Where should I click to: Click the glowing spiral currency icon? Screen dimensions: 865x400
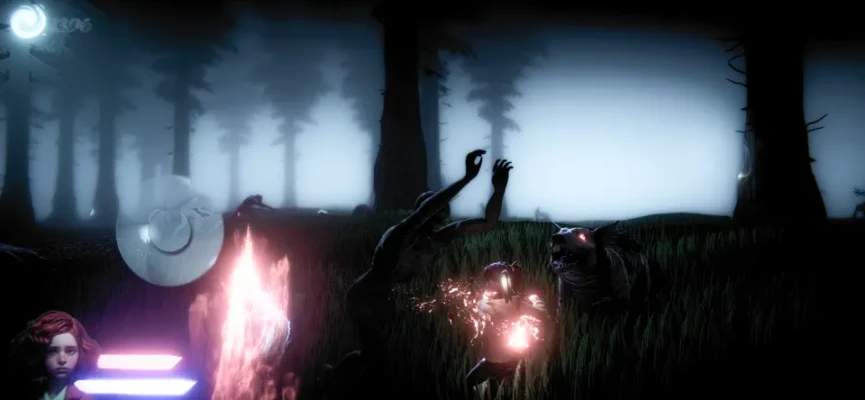(27, 21)
